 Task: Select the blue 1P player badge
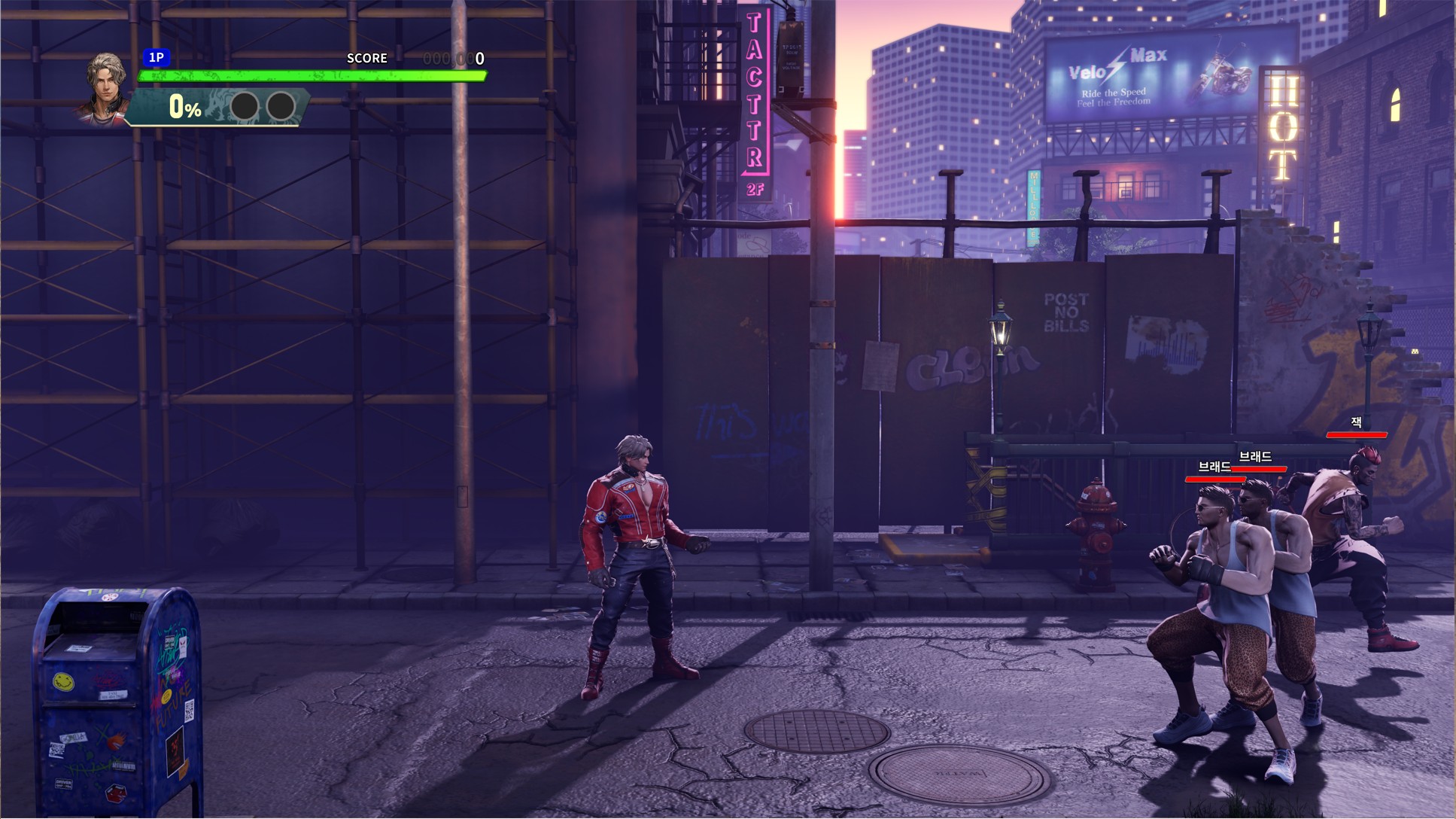157,57
